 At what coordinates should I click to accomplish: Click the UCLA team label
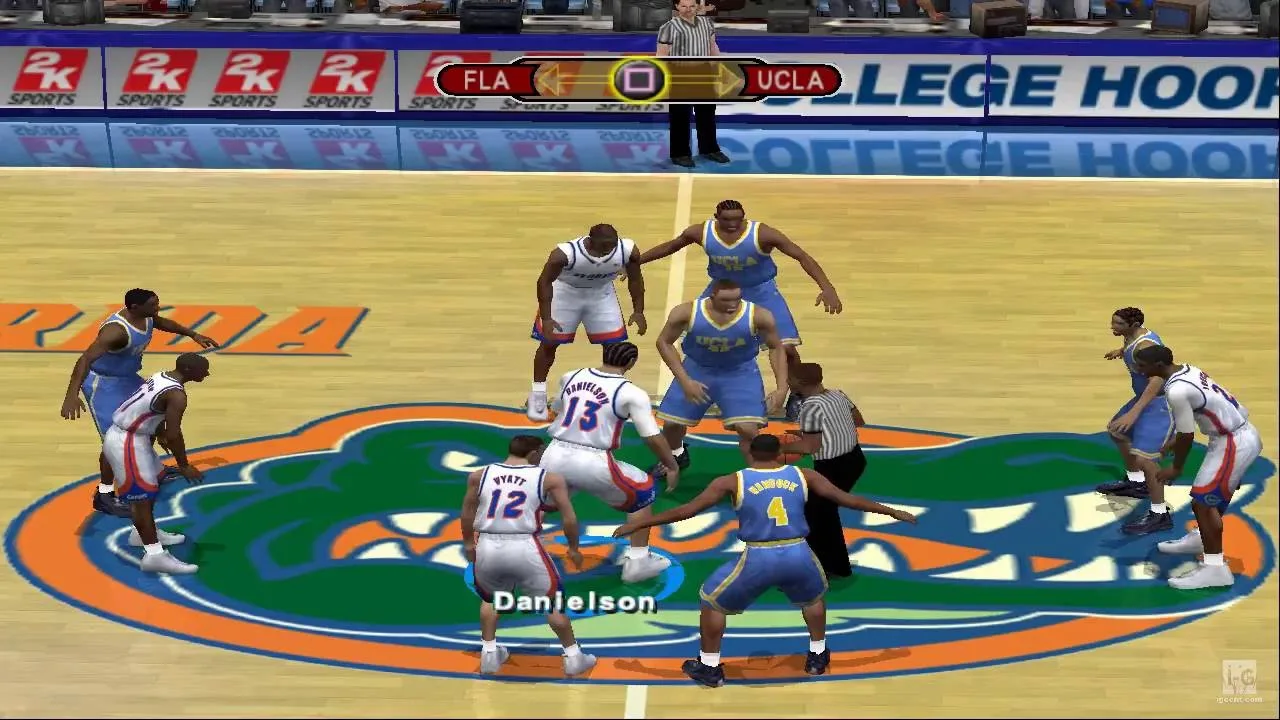(791, 80)
